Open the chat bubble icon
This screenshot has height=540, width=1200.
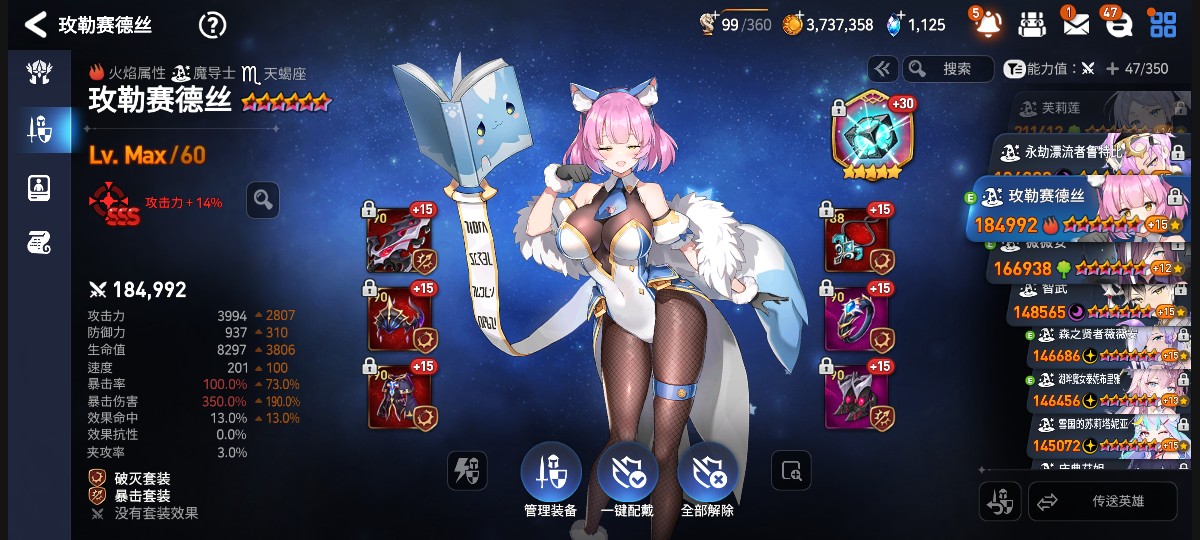tap(1118, 24)
